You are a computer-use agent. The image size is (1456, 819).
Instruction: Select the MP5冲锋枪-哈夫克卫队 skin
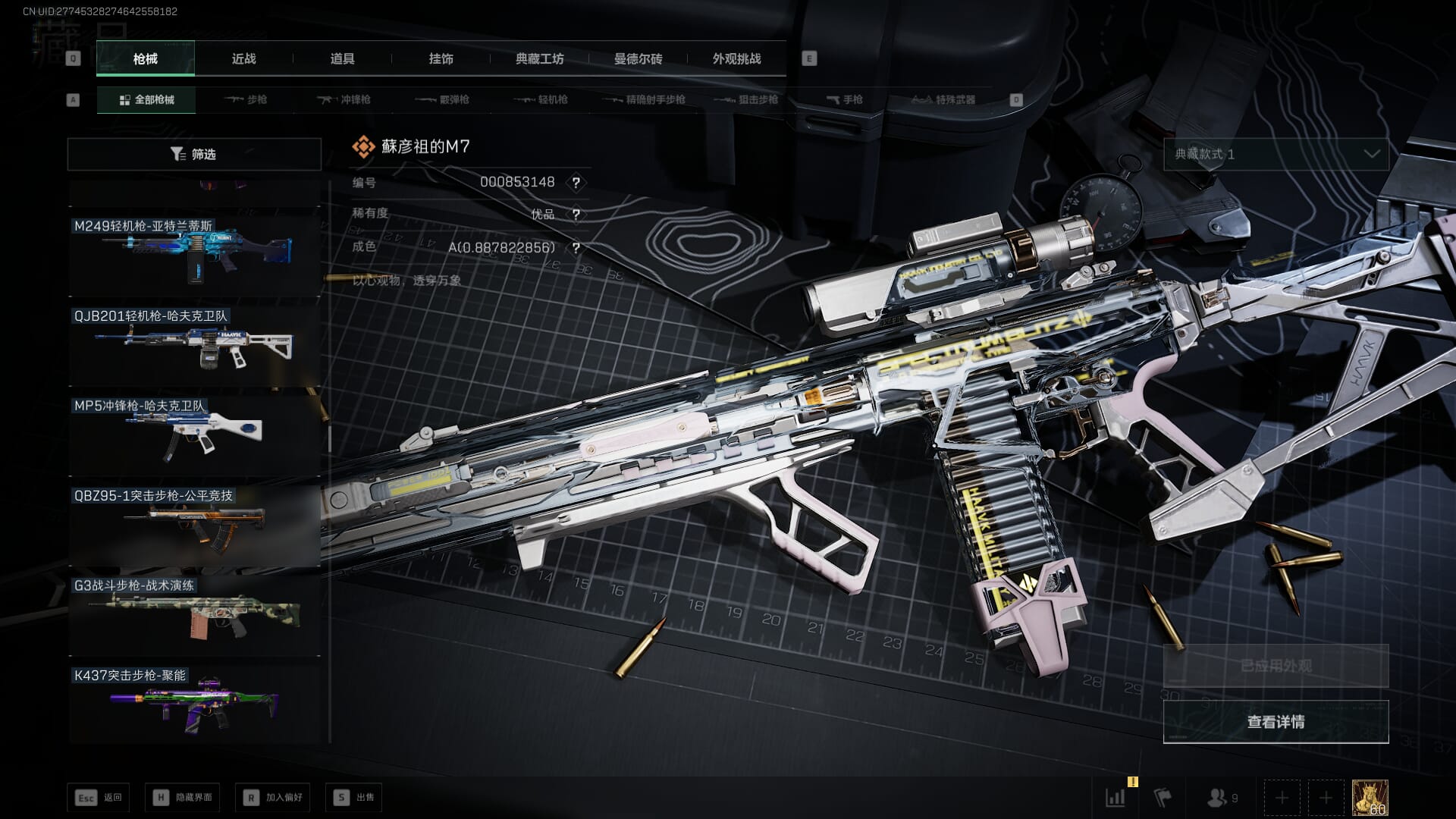click(194, 434)
